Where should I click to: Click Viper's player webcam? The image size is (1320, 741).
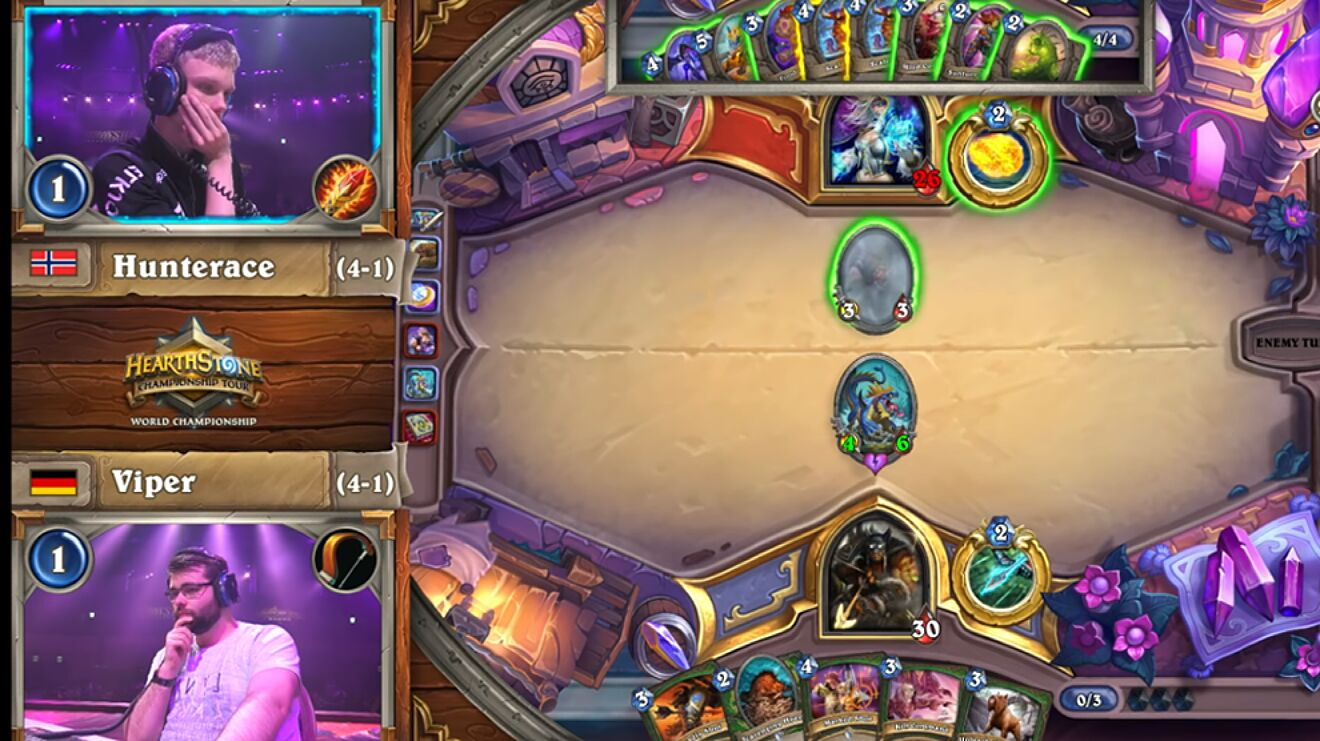click(202, 630)
